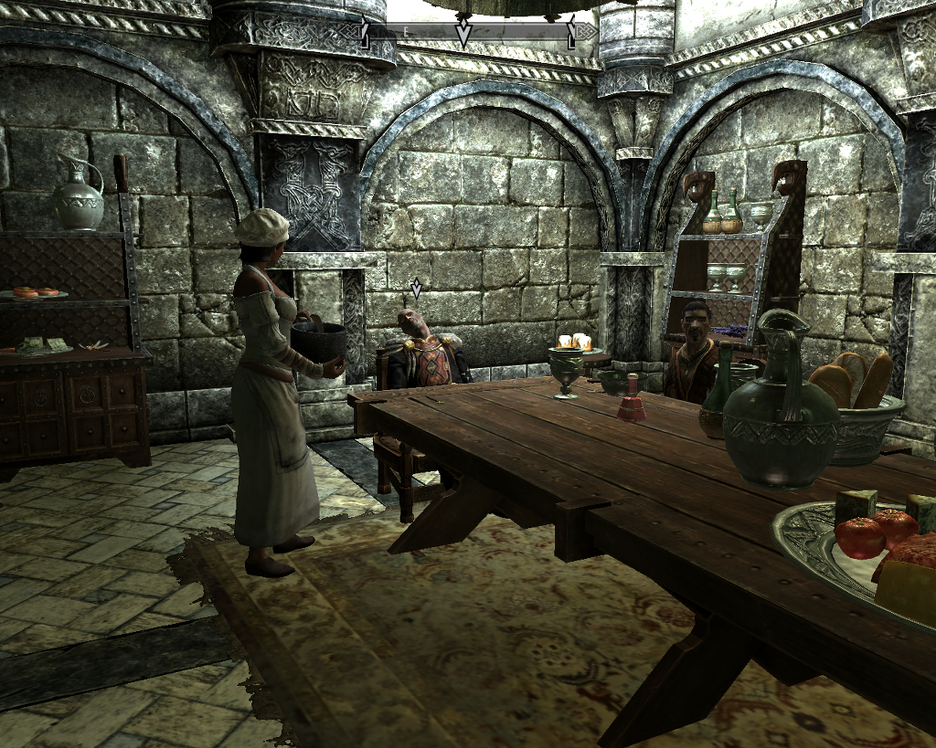Click the center quest arrow on the compass

click(463, 34)
